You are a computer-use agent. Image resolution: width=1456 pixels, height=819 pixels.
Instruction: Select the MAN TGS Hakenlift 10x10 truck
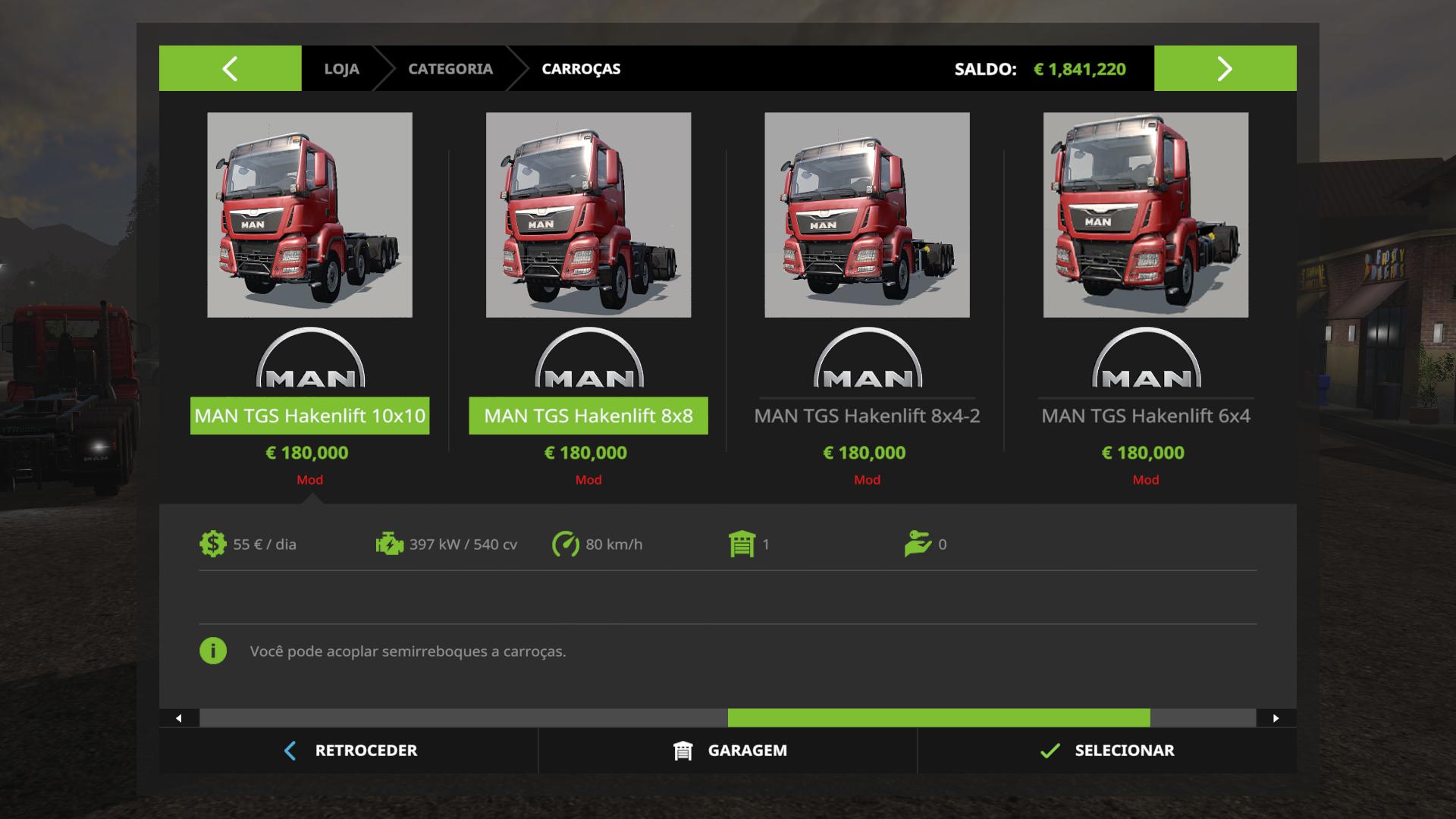309,215
